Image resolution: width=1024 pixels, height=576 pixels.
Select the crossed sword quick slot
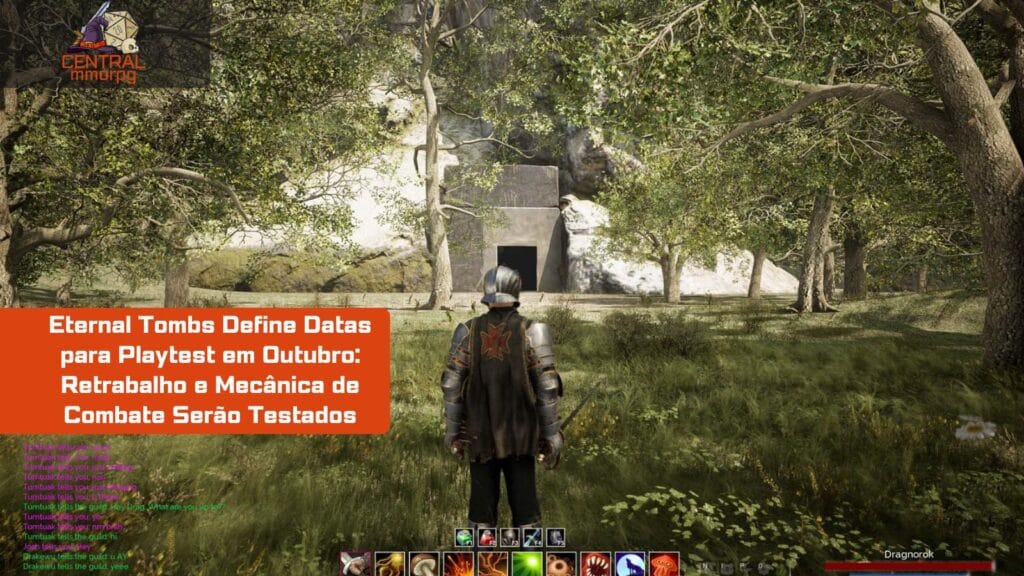point(532,537)
